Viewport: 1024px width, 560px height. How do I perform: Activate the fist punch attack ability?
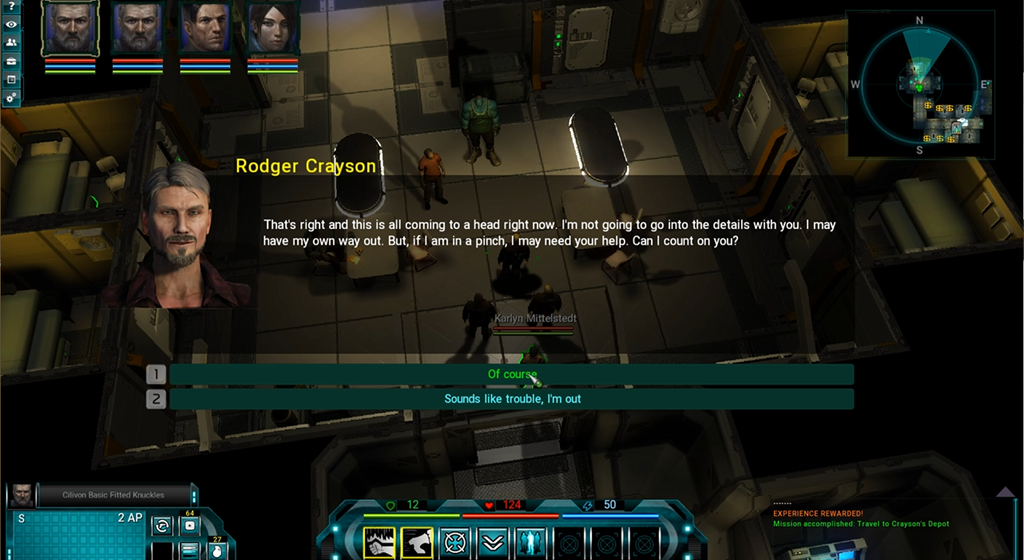pos(379,543)
